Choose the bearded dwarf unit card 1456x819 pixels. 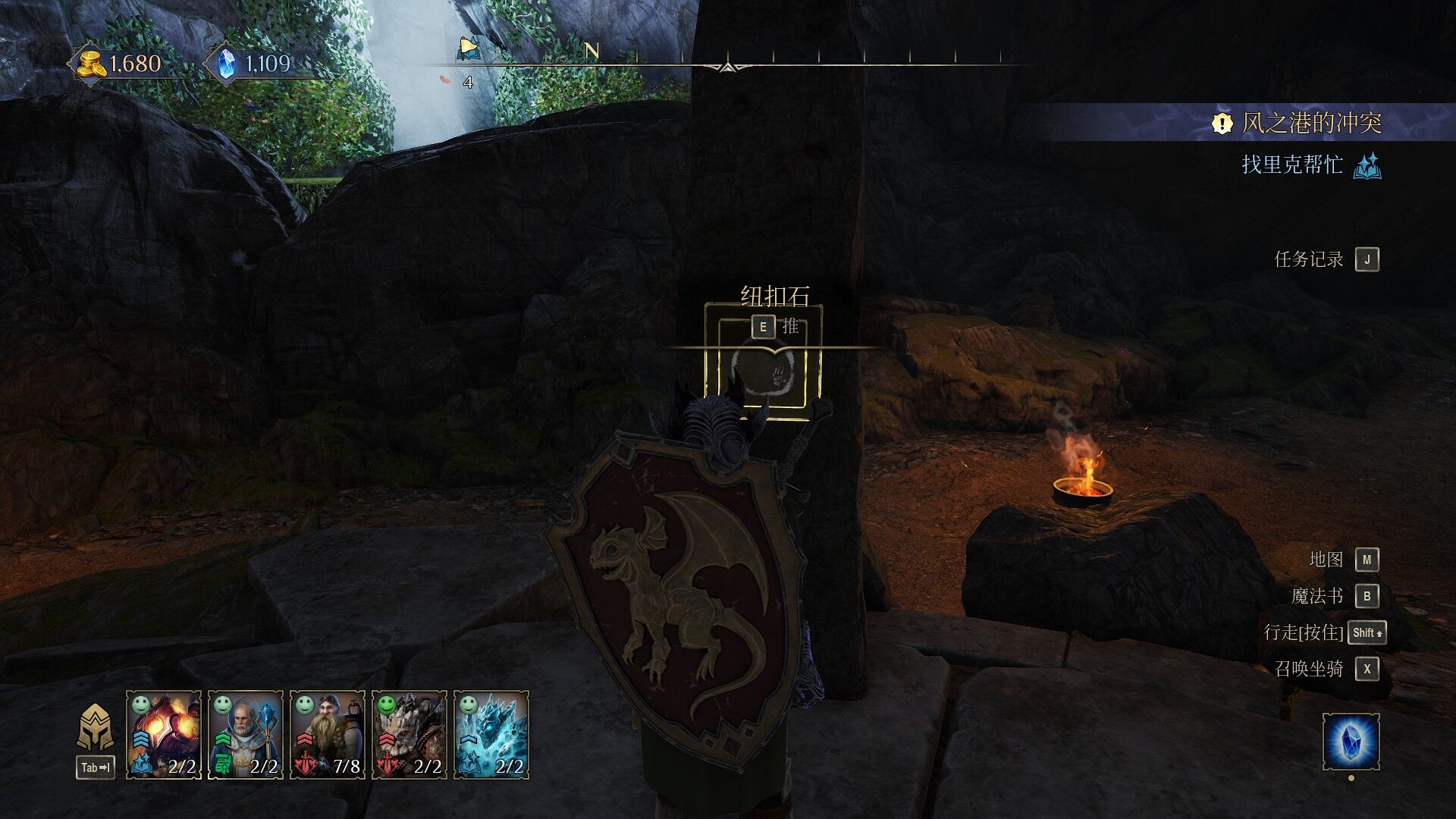[x=327, y=734]
